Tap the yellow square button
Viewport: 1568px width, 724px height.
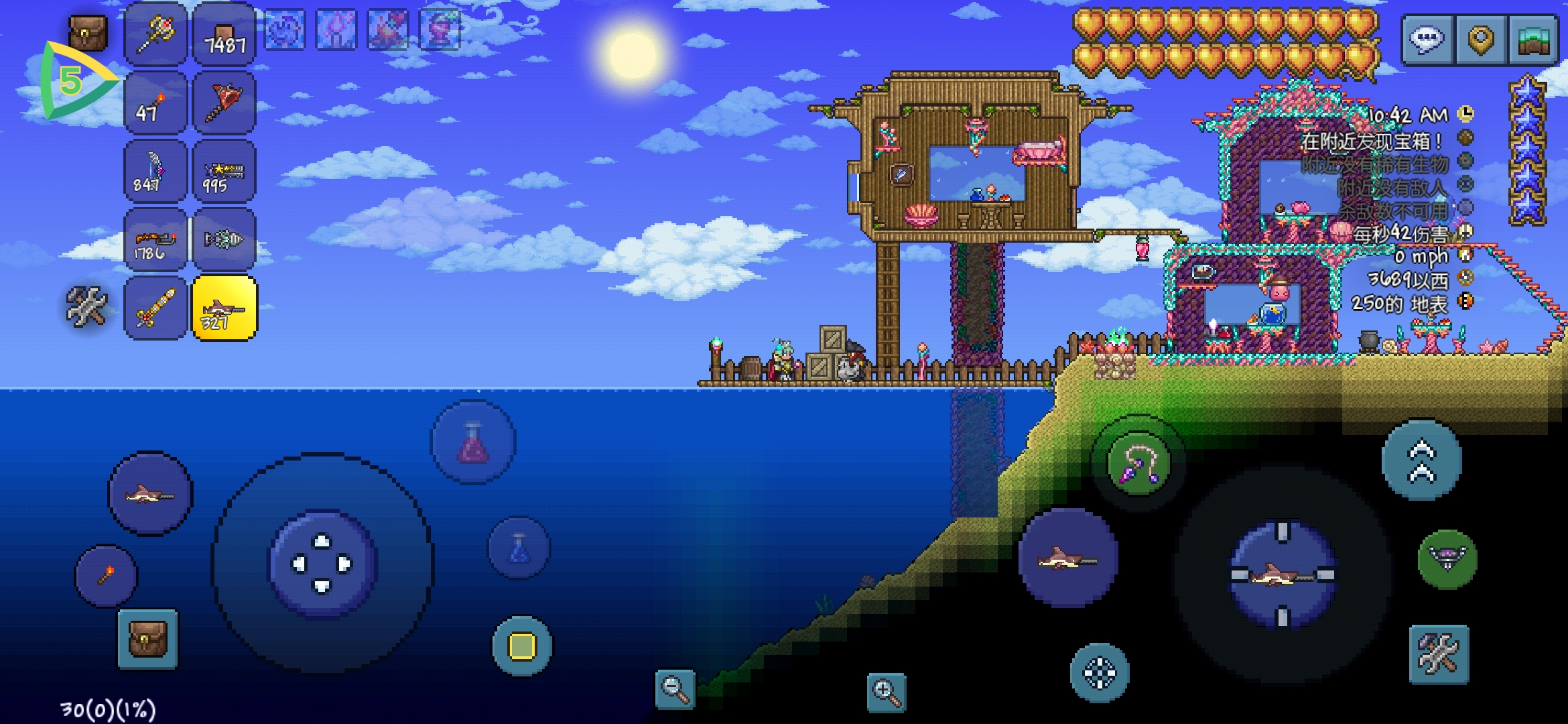pos(523,646)
